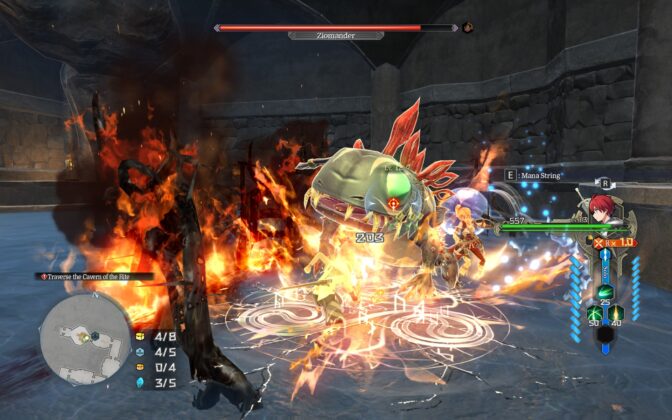The image size is (672, 420).
Task: Click the red-haired character portrait
Action: [x=600, y=208]
